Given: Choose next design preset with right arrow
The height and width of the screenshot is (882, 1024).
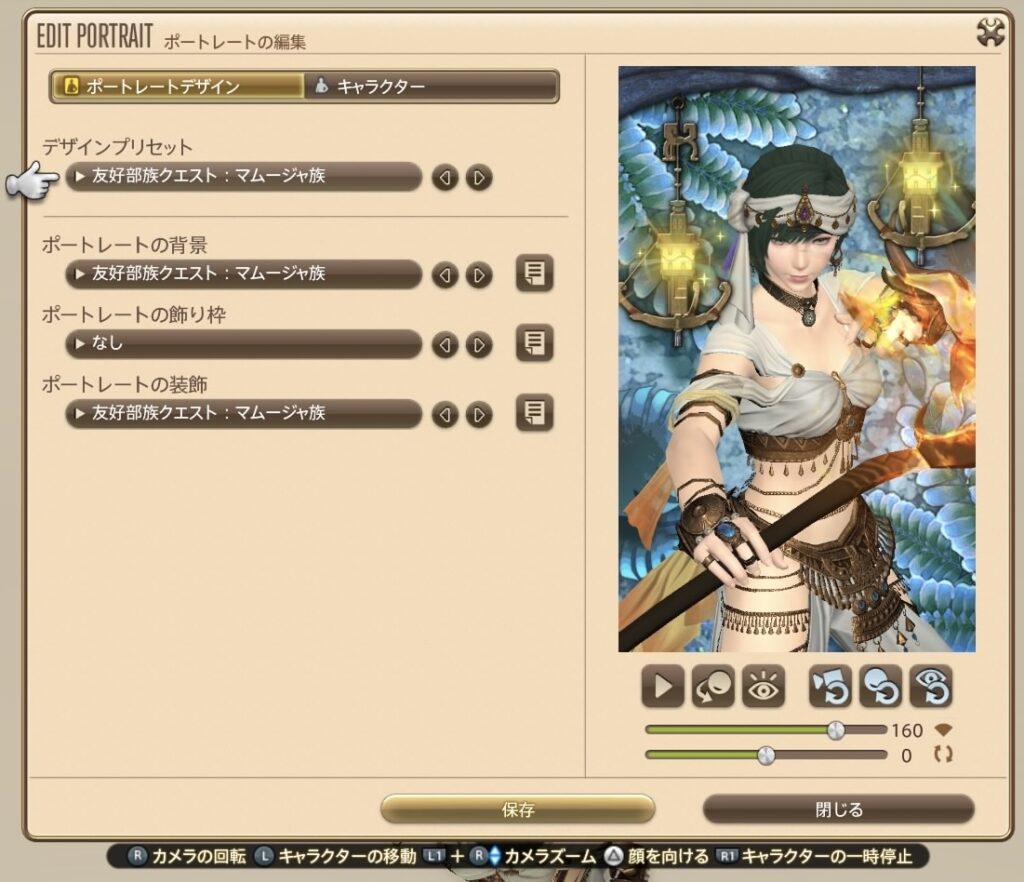Looking at the screenshot, I should 479,178.
